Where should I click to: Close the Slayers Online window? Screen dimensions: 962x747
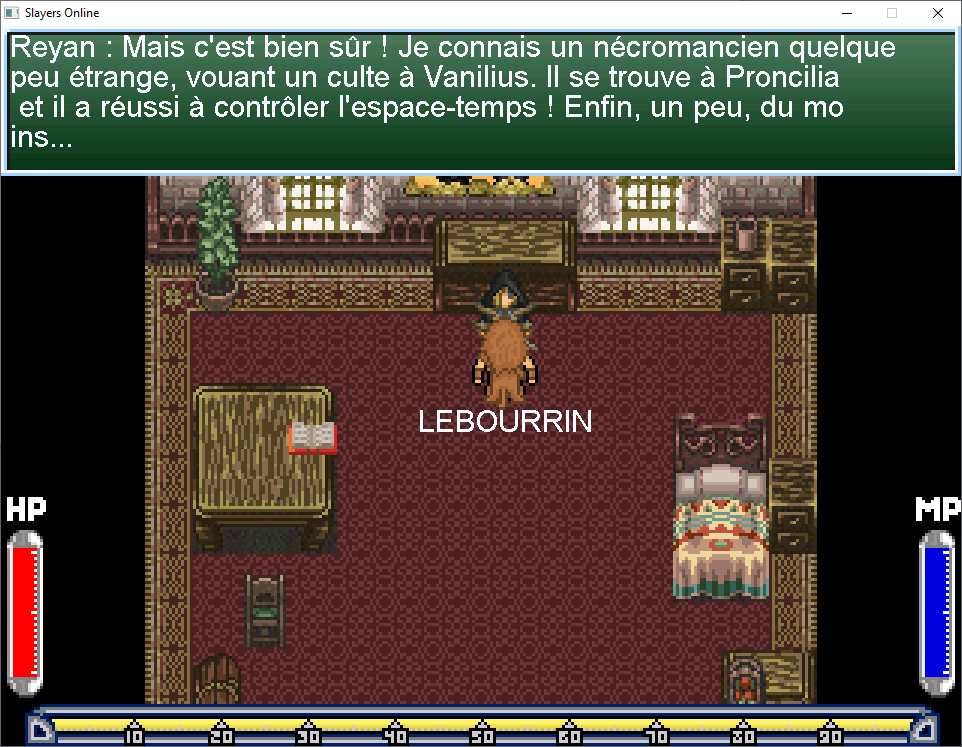937,14
